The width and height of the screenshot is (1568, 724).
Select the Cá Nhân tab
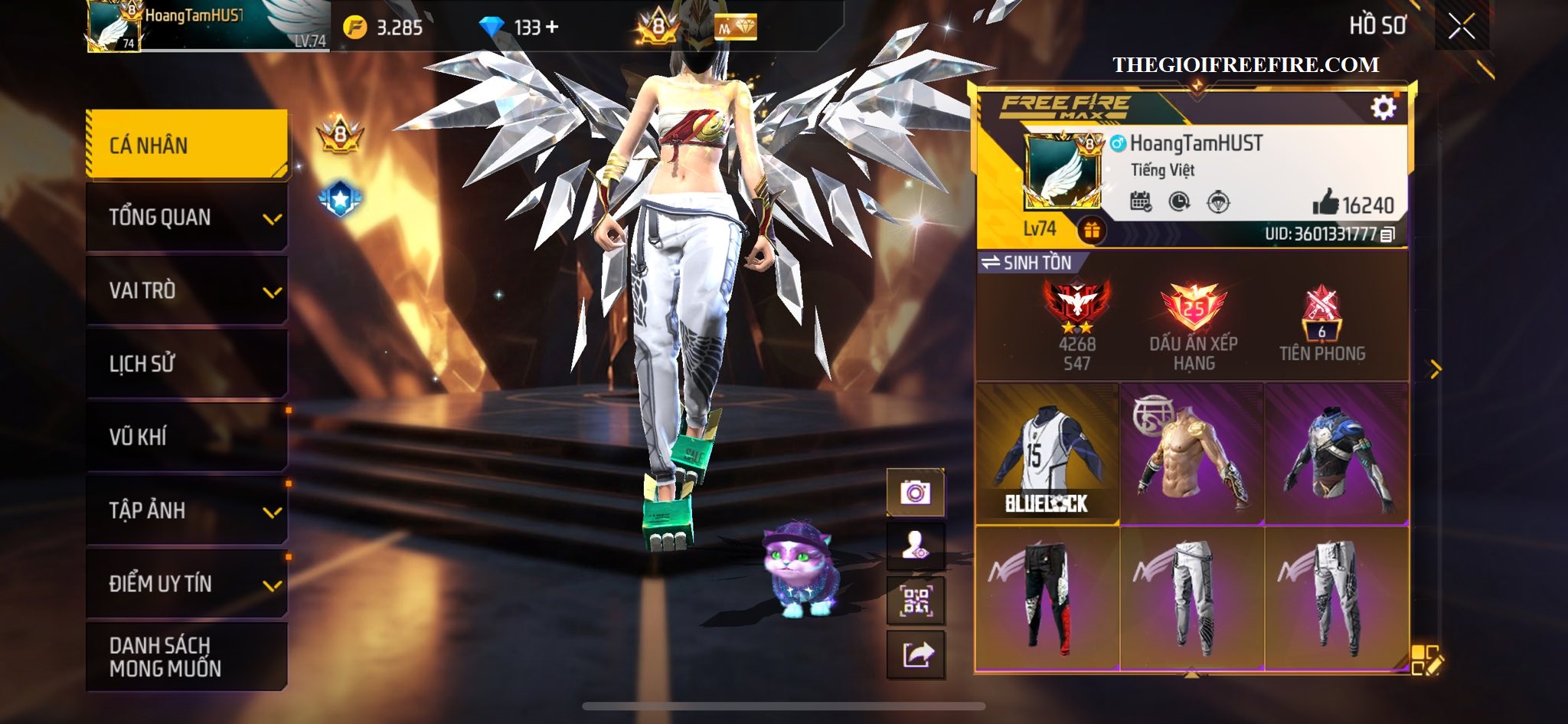pos(187,145)
